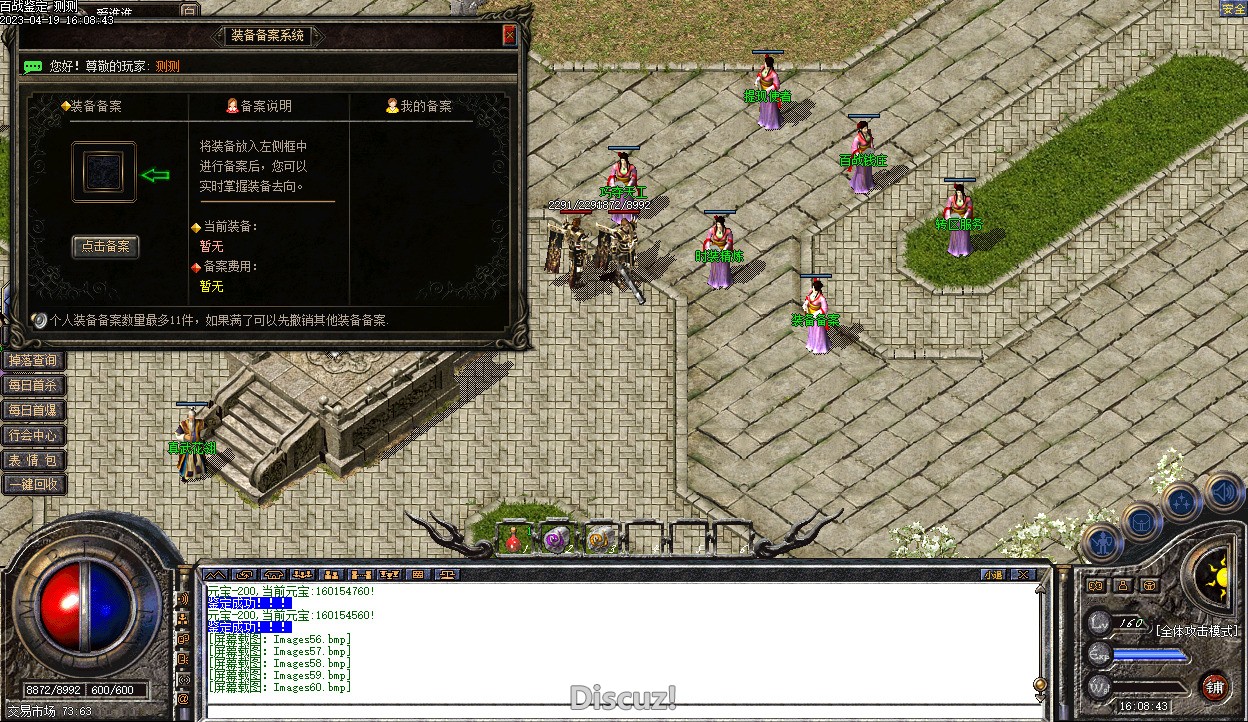Image resolution: width=1248 pixels, height=722 pixels.
Task: Click the 小退 logout button
Action: (x=993, y=575)
